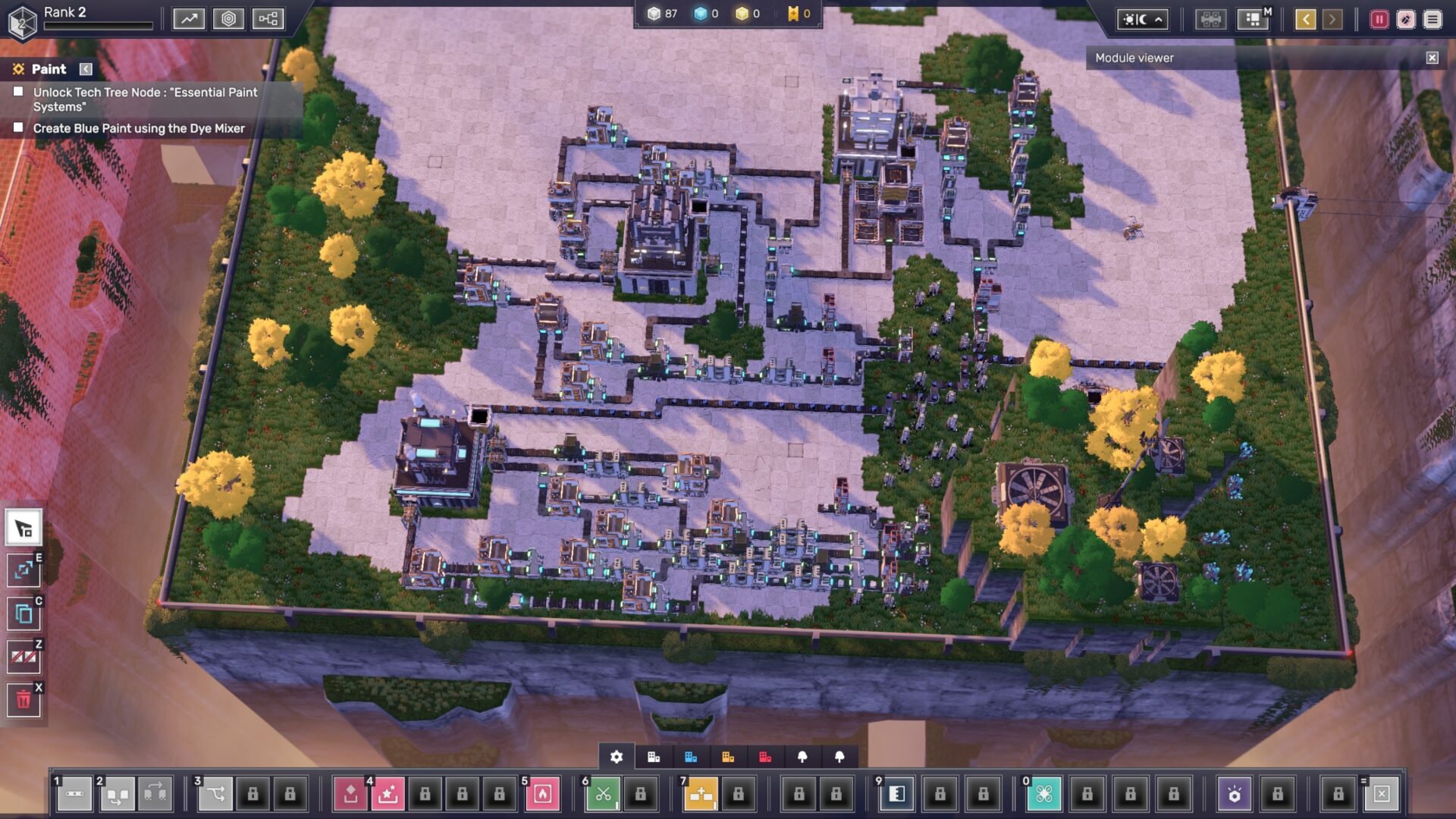Choose the red trash delete tool

24,699
